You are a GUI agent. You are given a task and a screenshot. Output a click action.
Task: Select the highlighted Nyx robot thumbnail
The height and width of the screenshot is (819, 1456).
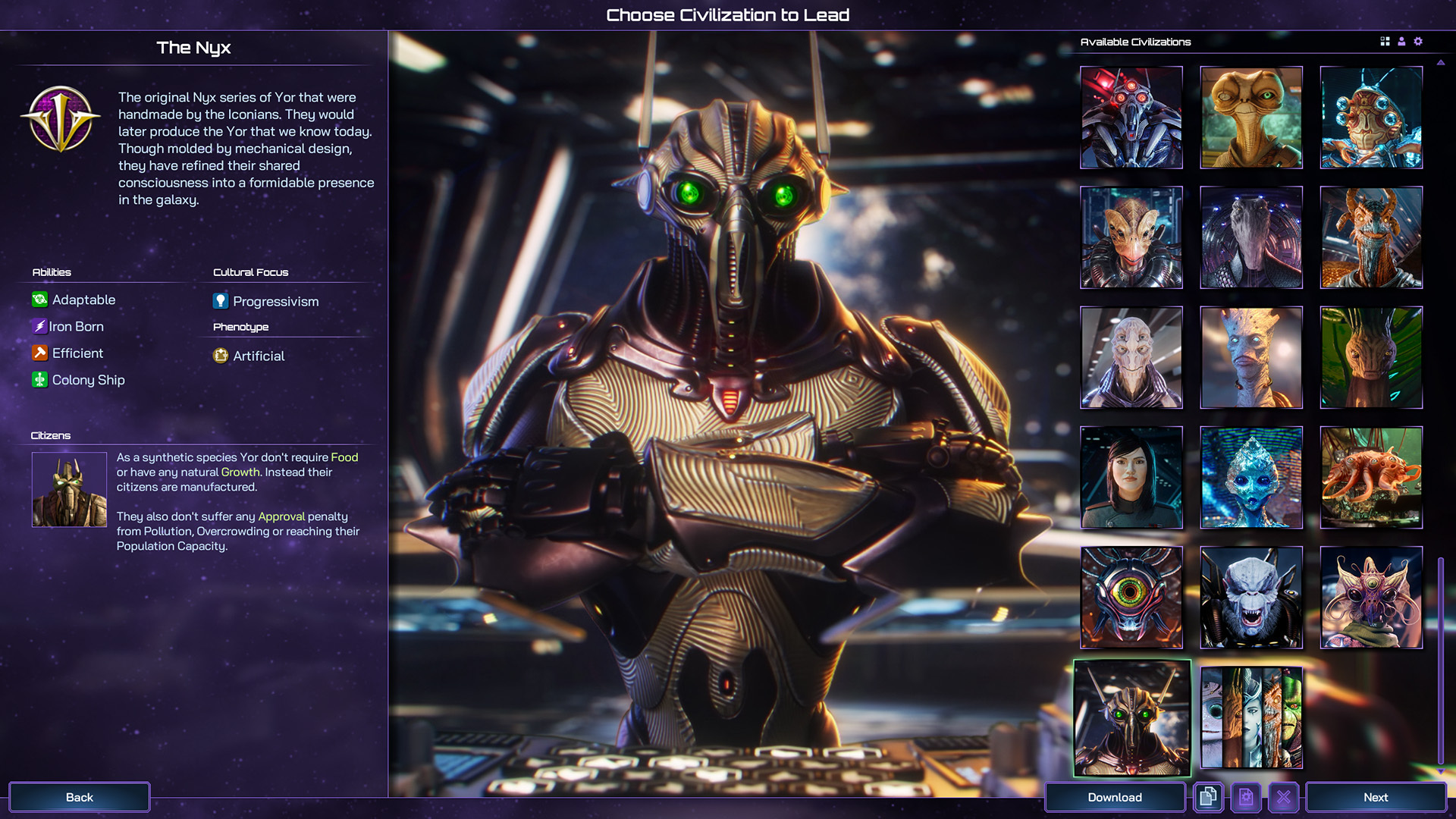tap(1131, 717)
